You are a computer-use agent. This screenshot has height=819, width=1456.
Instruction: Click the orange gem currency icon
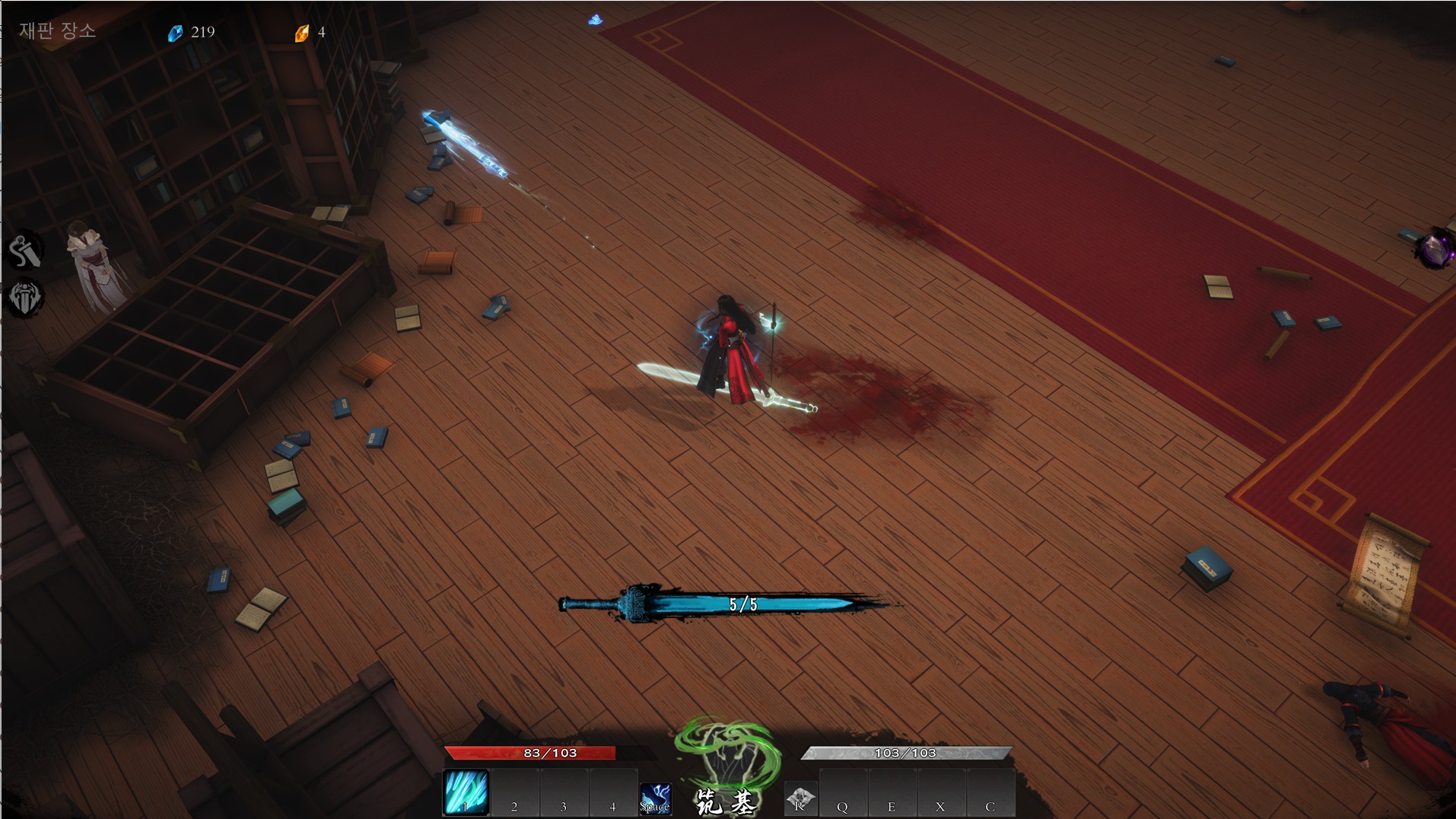pos(302,33)
